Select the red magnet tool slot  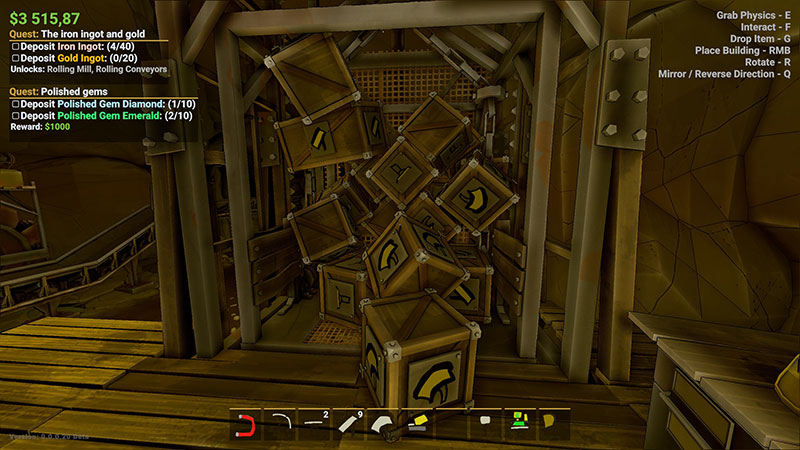tap(246, 425)
